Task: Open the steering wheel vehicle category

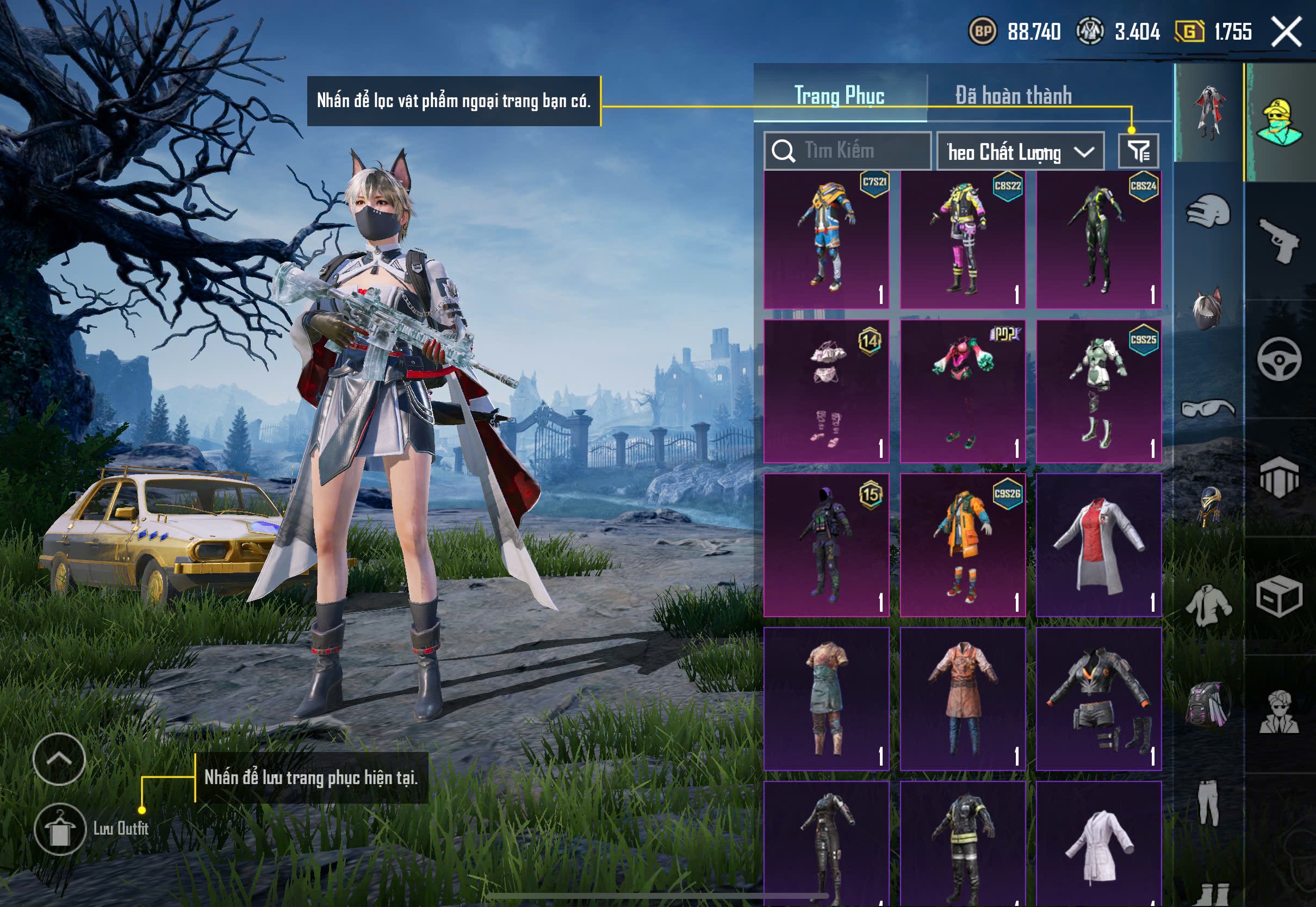Action: [1279, 359]
